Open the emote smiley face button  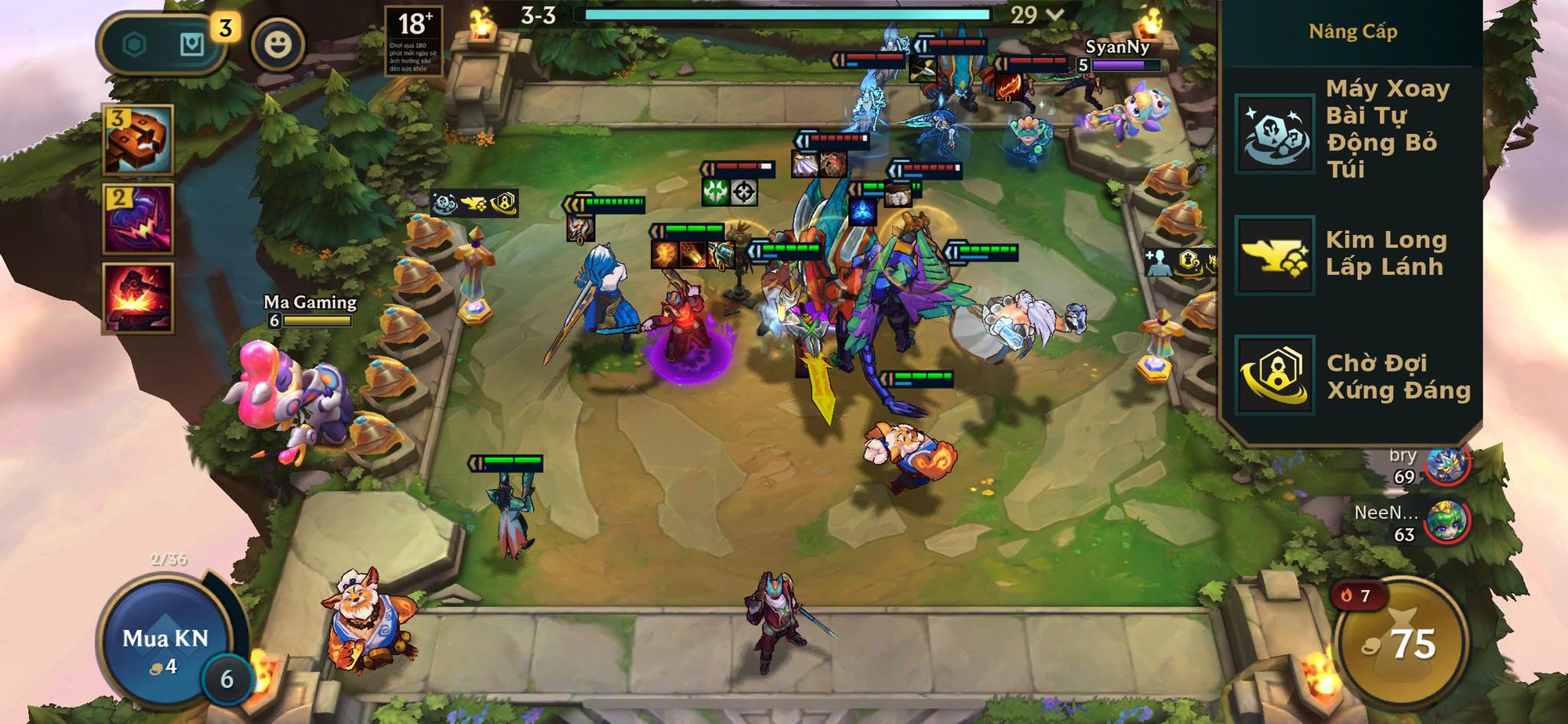(278, 45)
